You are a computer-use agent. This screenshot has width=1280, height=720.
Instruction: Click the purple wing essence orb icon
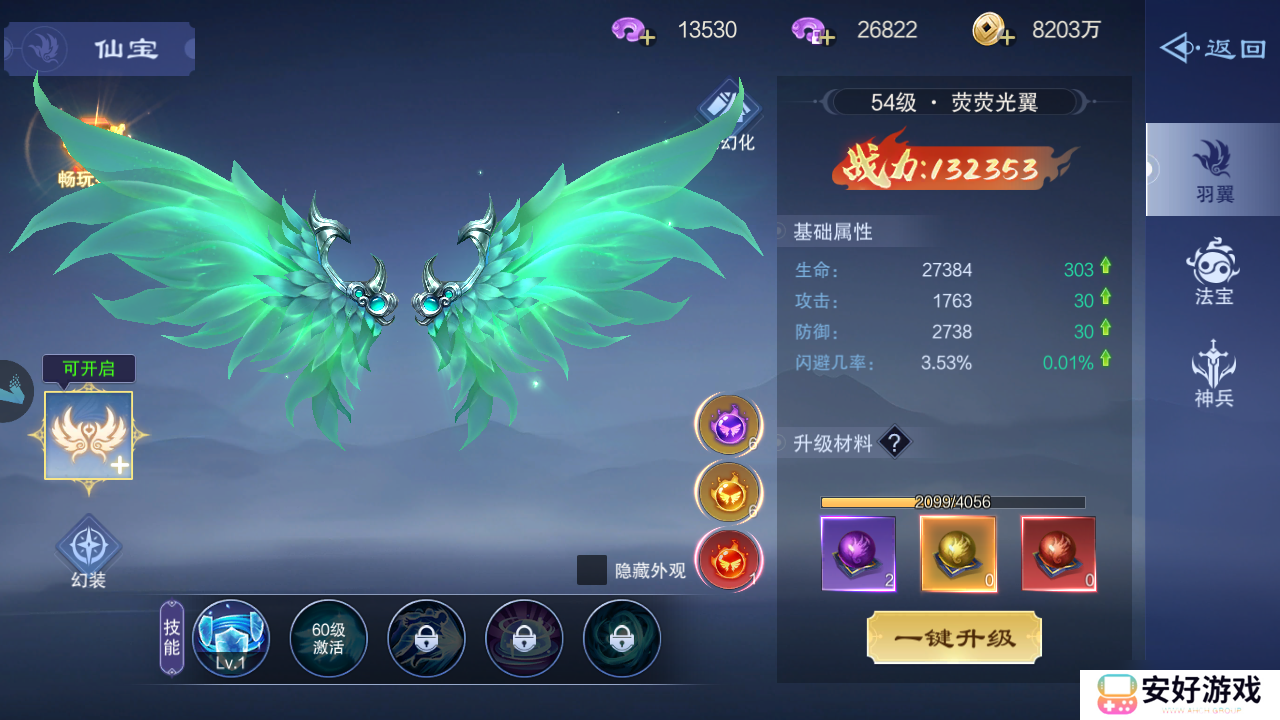tap(728, 424)
